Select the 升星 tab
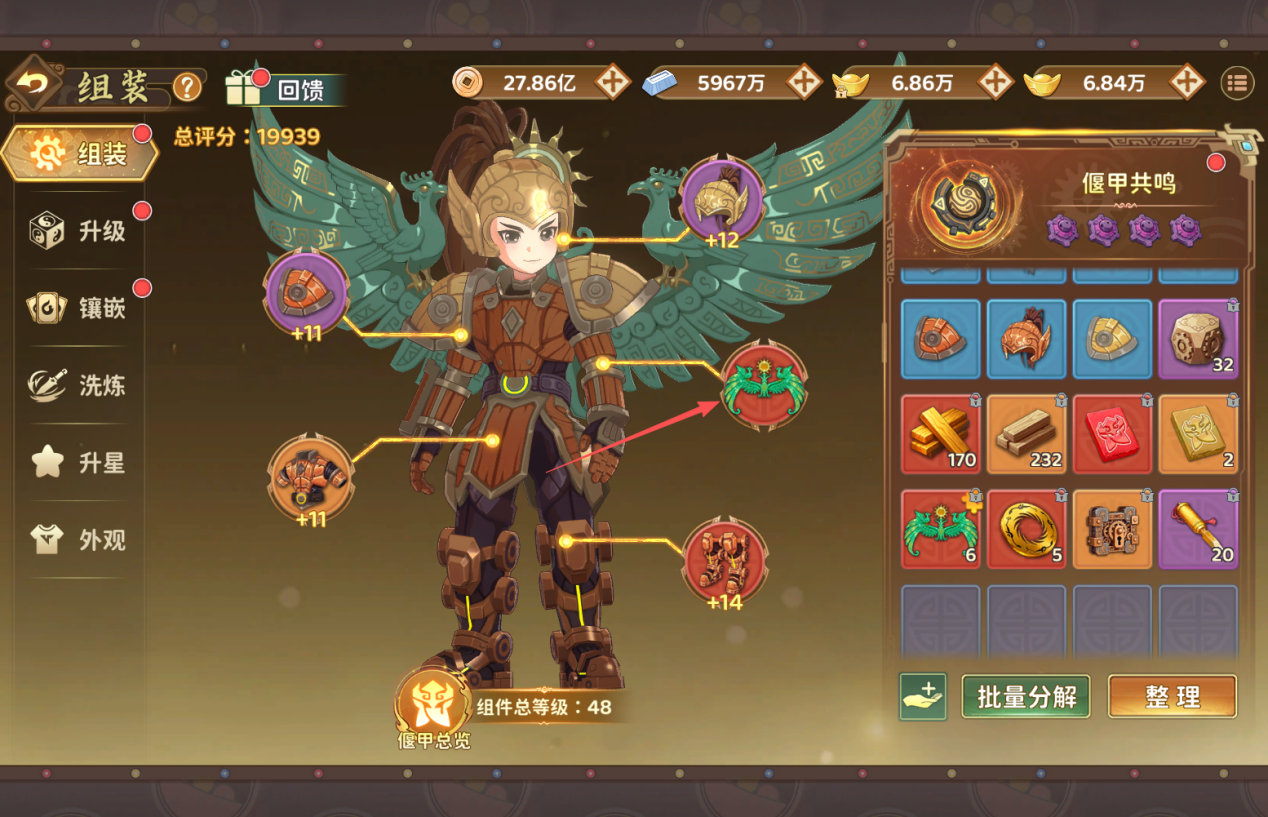Image resolution: width=1268 pixels, height=817 pixels. tap(82, 463)
